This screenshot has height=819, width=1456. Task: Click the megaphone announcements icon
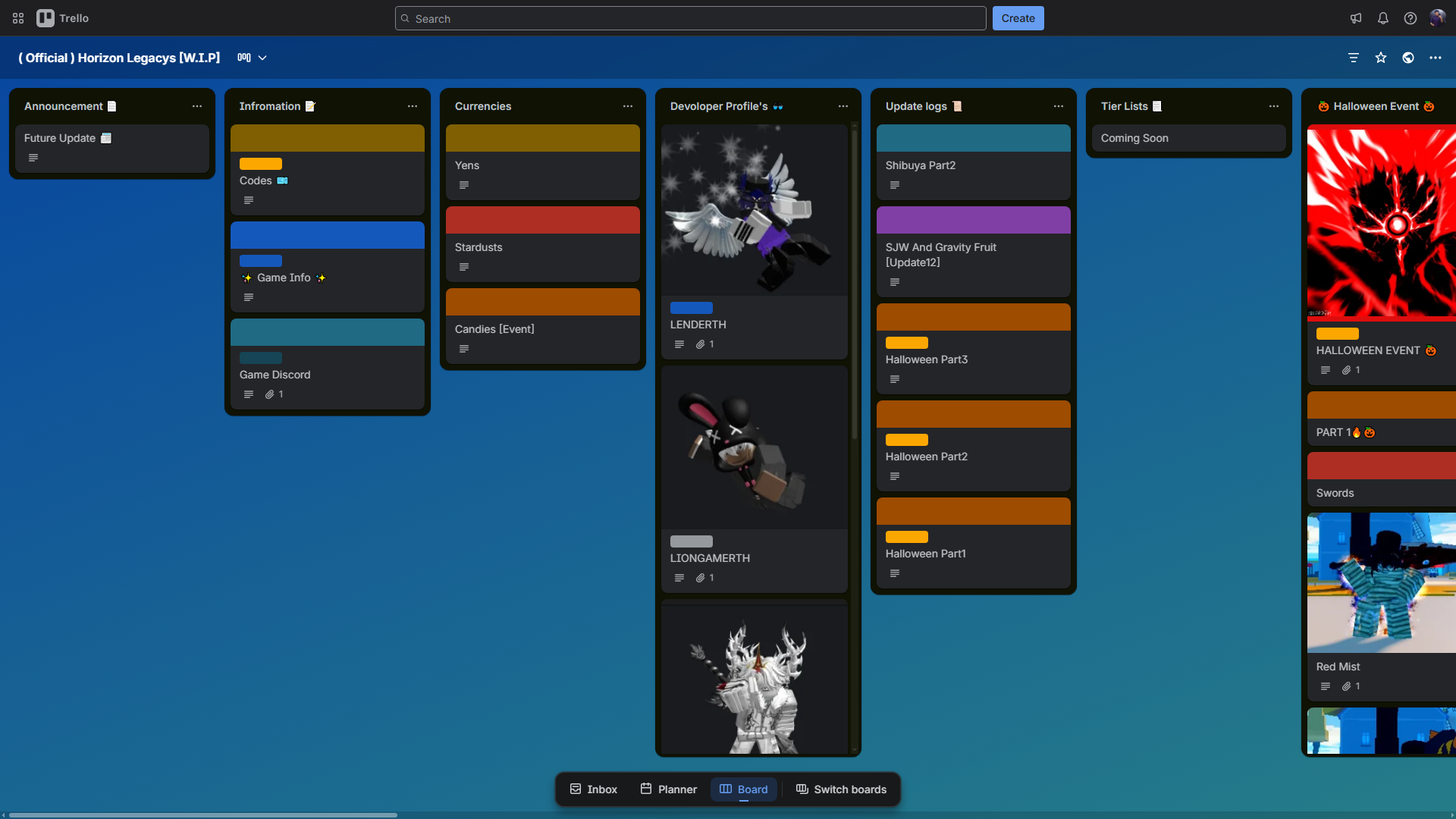click(x=1356, y=18)
